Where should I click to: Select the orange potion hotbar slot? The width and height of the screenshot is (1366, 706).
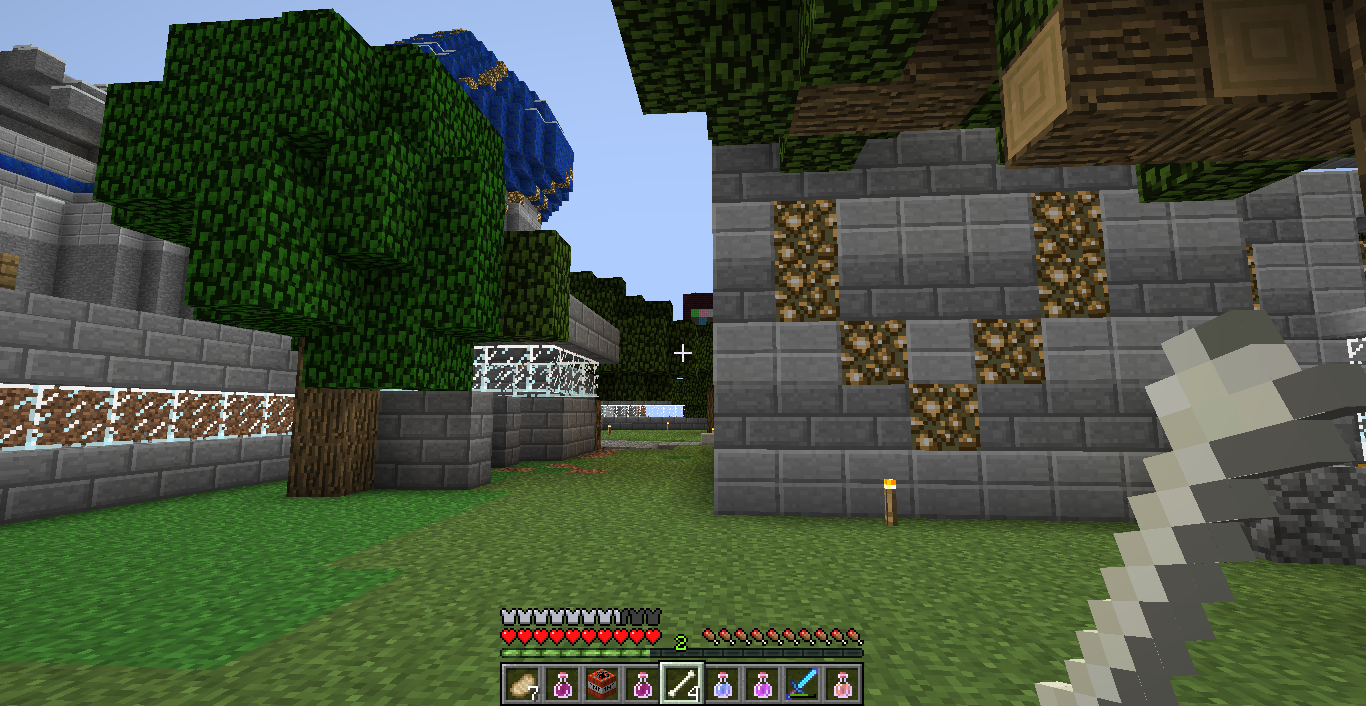point(842,684)
